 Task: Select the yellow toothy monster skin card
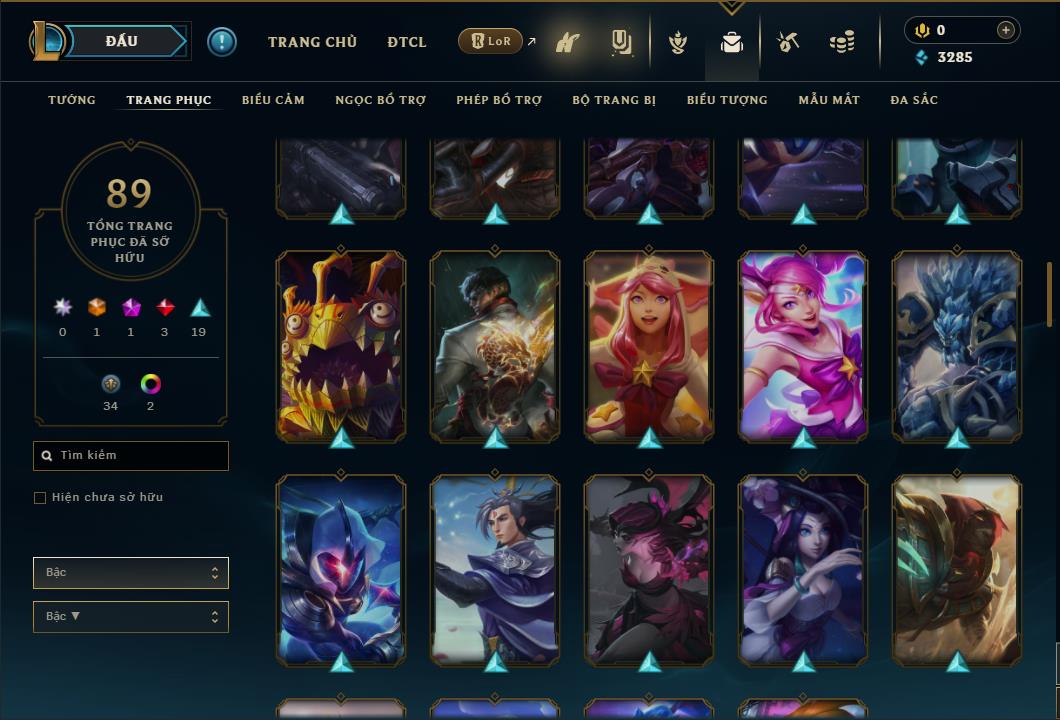341,345
